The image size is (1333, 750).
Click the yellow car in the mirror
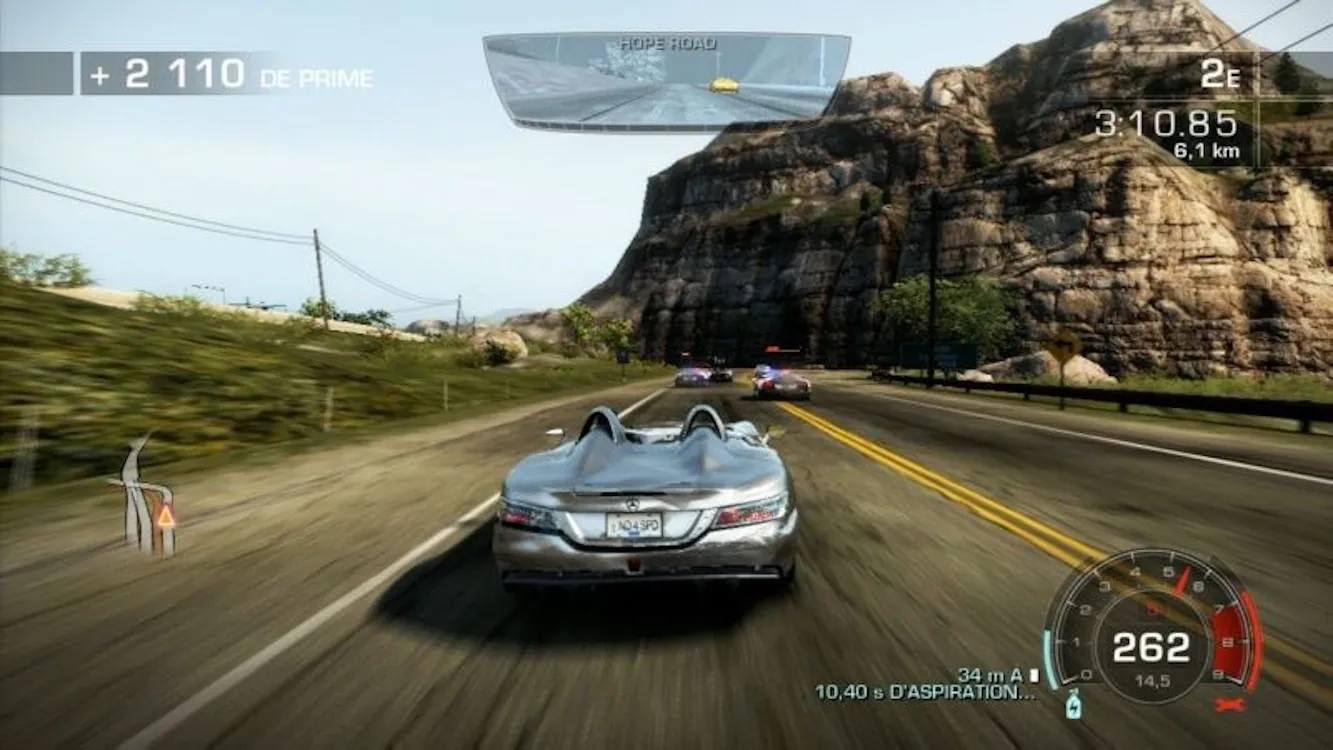[724, 86]
